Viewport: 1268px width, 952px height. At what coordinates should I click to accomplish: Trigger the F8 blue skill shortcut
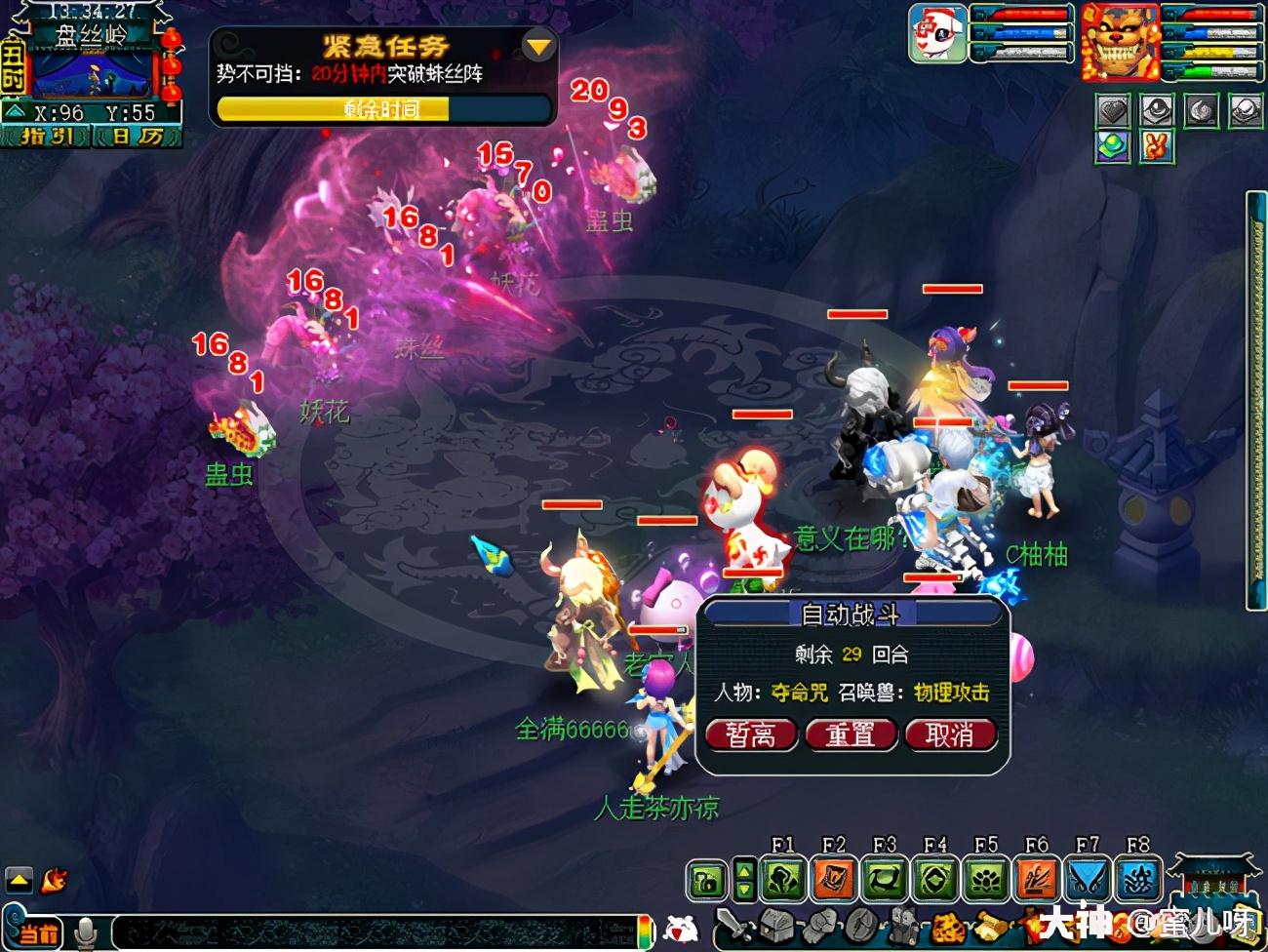1138,880
